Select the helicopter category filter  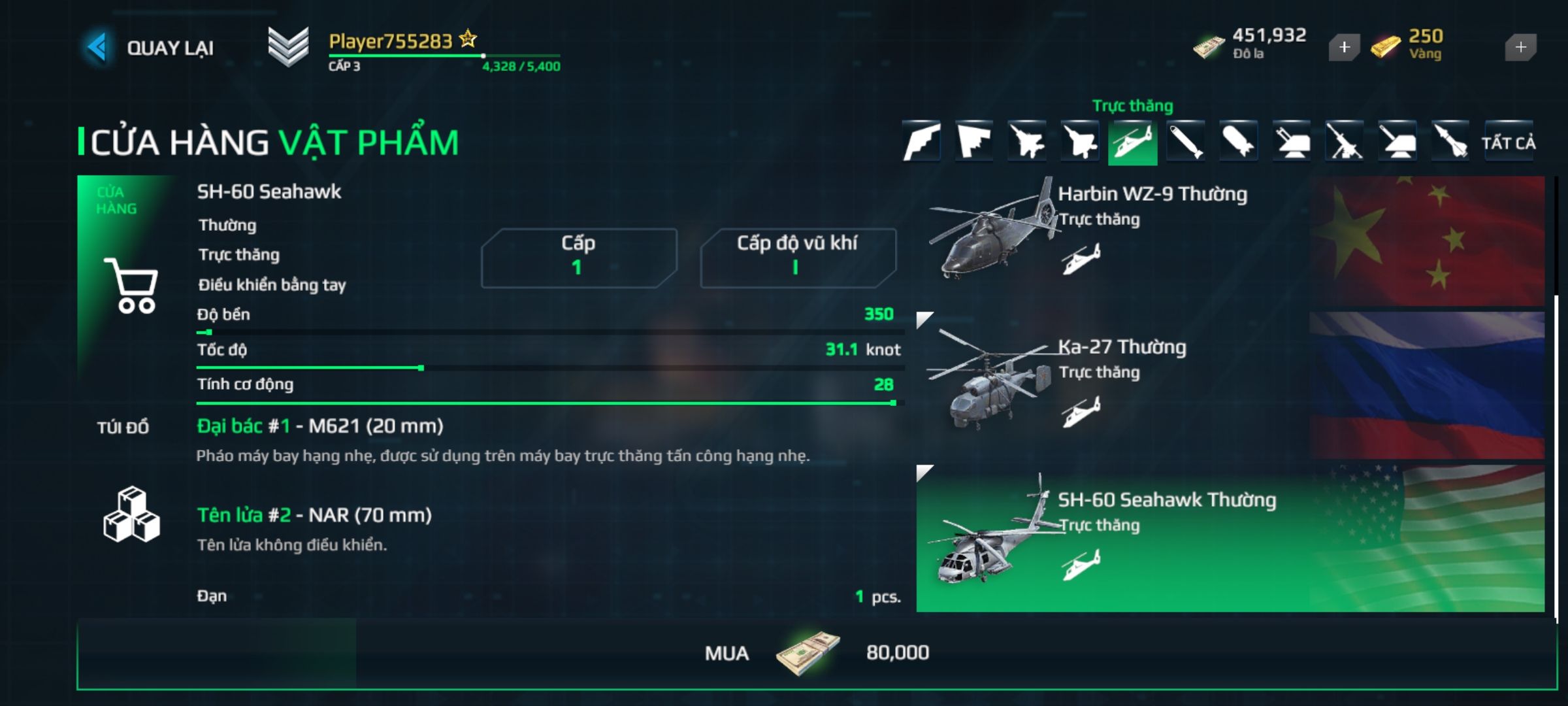(1132, 142)
